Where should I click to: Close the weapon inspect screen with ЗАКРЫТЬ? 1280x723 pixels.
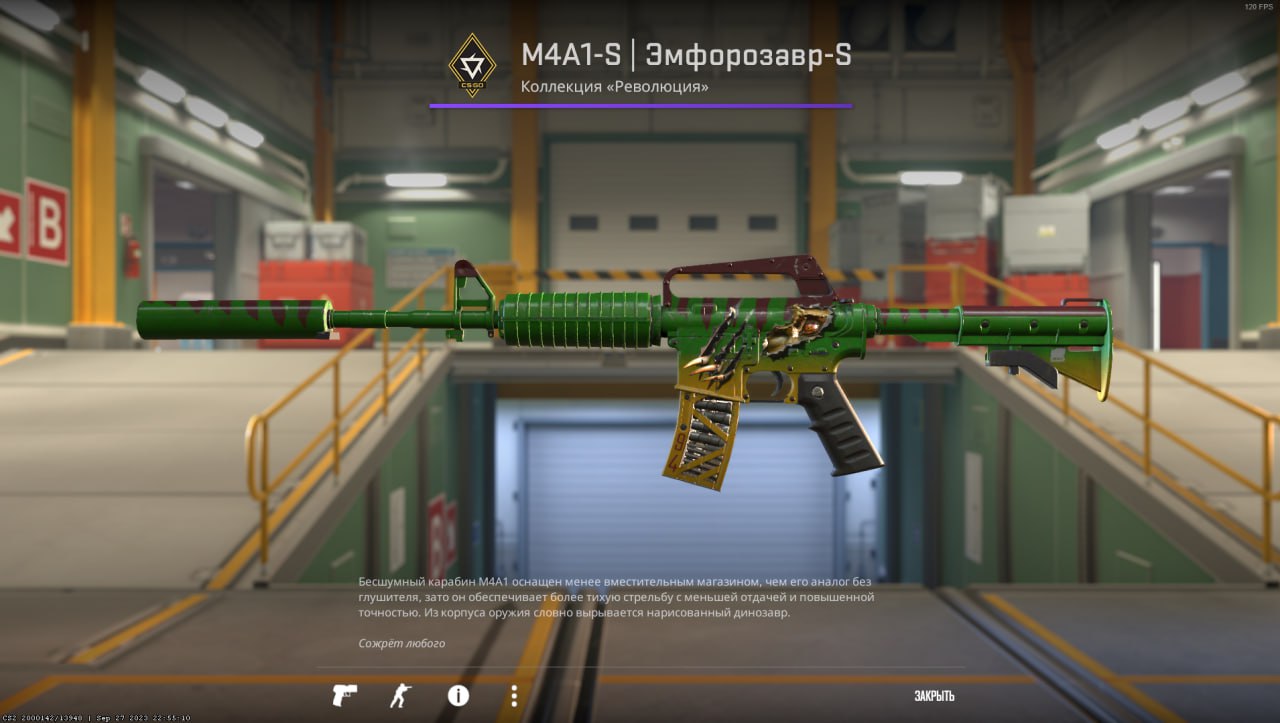click(x=934, y=696)
